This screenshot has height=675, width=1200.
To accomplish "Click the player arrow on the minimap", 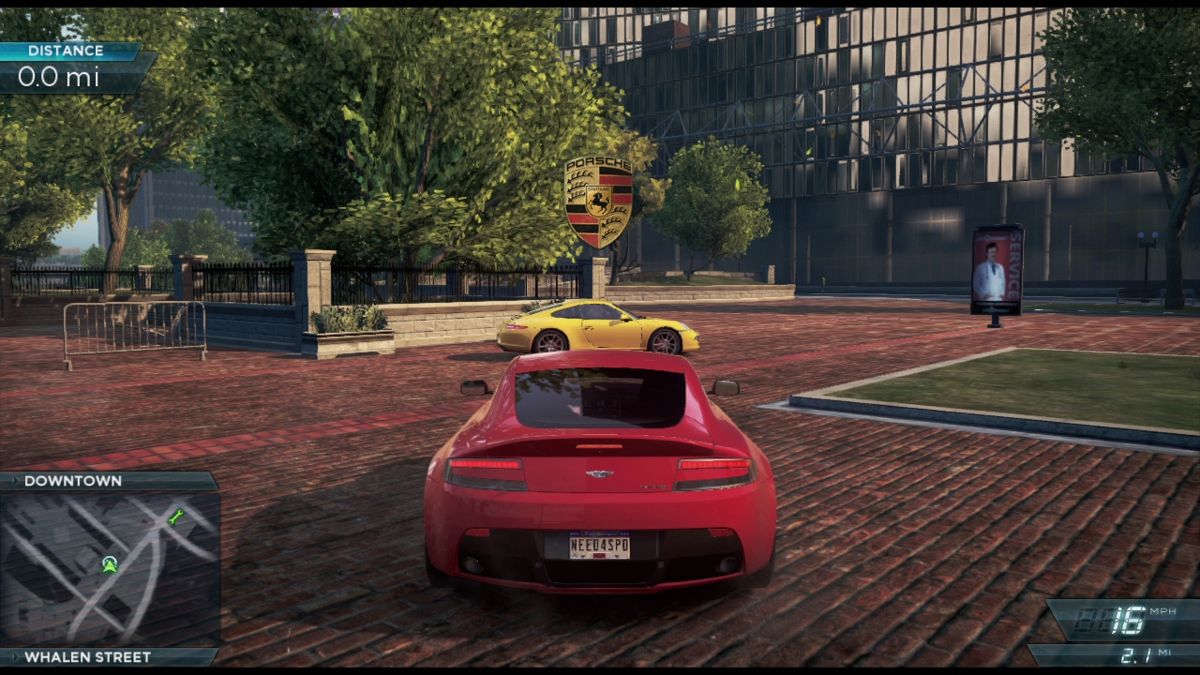I will coord(109,564).
